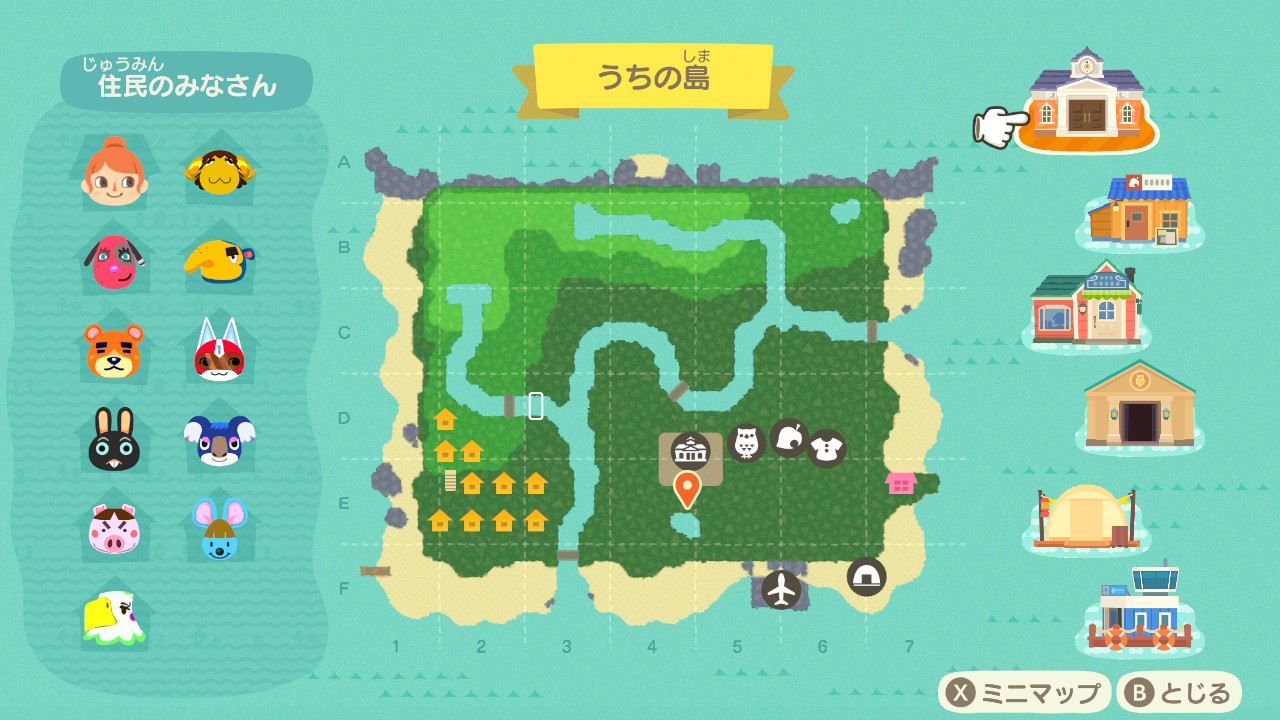
Task: Click the shirt tailor shop marker on map
Action: click(x=827, y=448)
